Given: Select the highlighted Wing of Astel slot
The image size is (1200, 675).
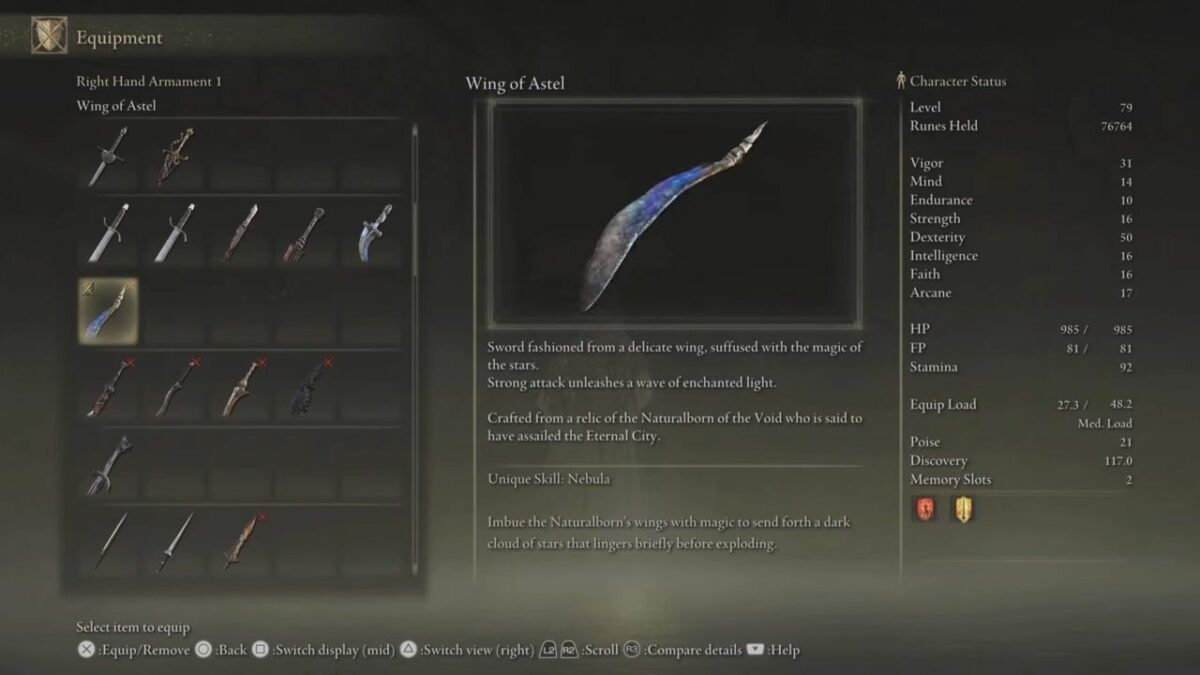Looking at the screenshot, I should click(x=108, y=310).
